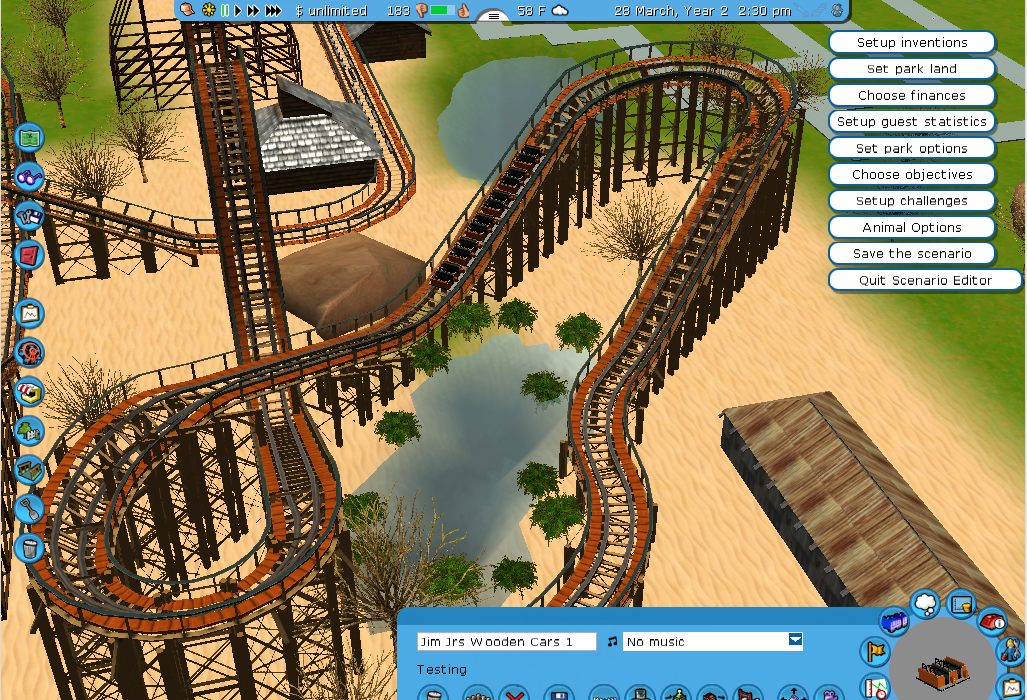
Task: Open the purple binoculars view options
Action: coord(29,177)
